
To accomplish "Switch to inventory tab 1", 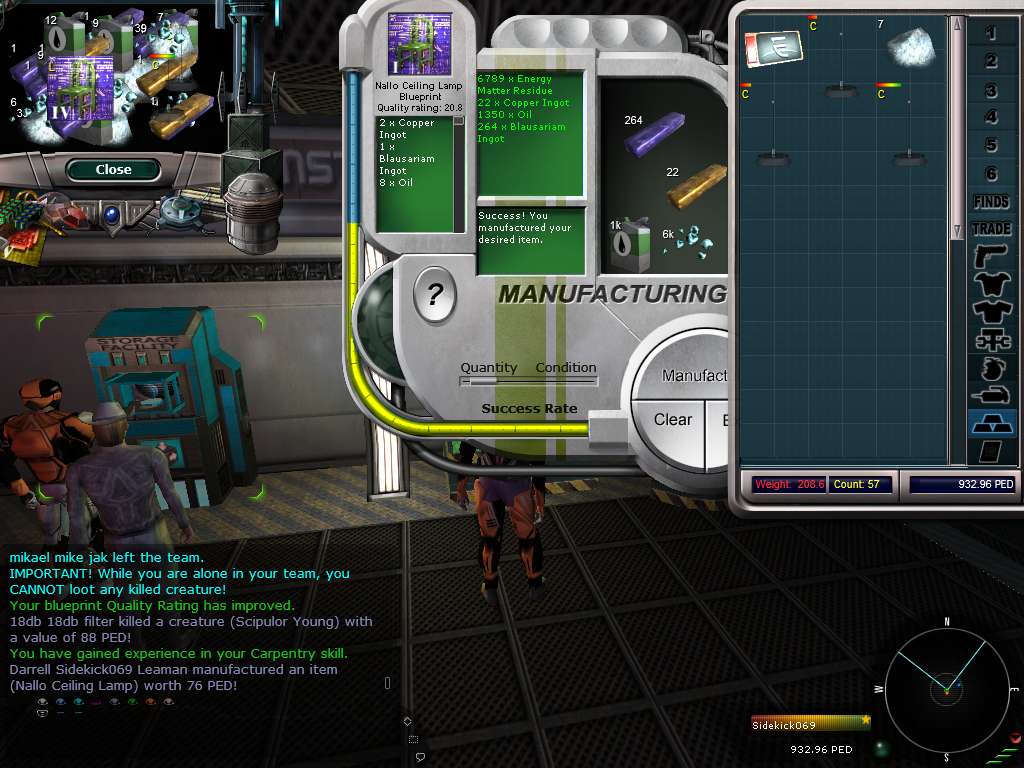I will click(x=991, y=34).
